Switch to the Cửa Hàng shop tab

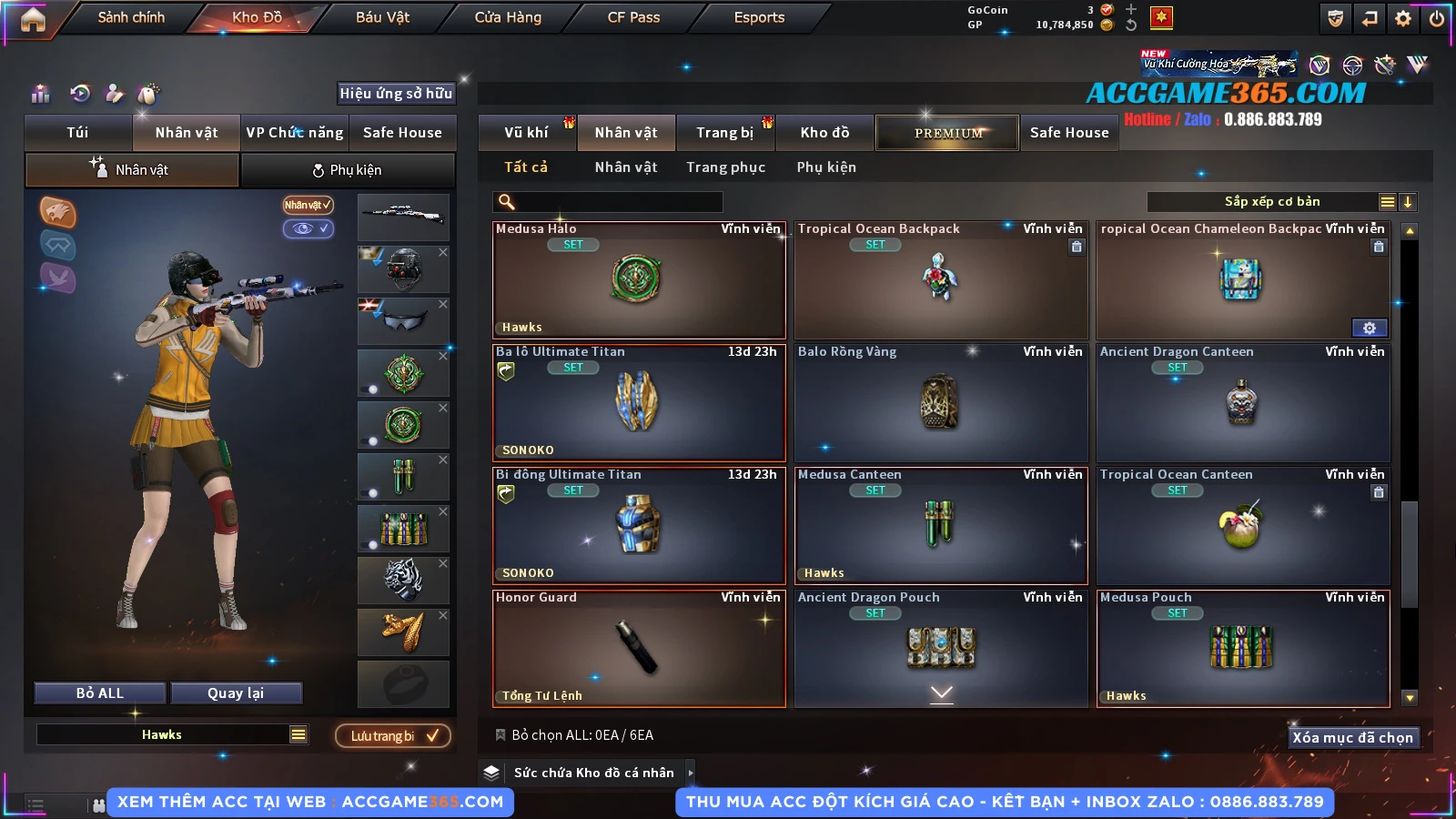(x=508, y=17)
